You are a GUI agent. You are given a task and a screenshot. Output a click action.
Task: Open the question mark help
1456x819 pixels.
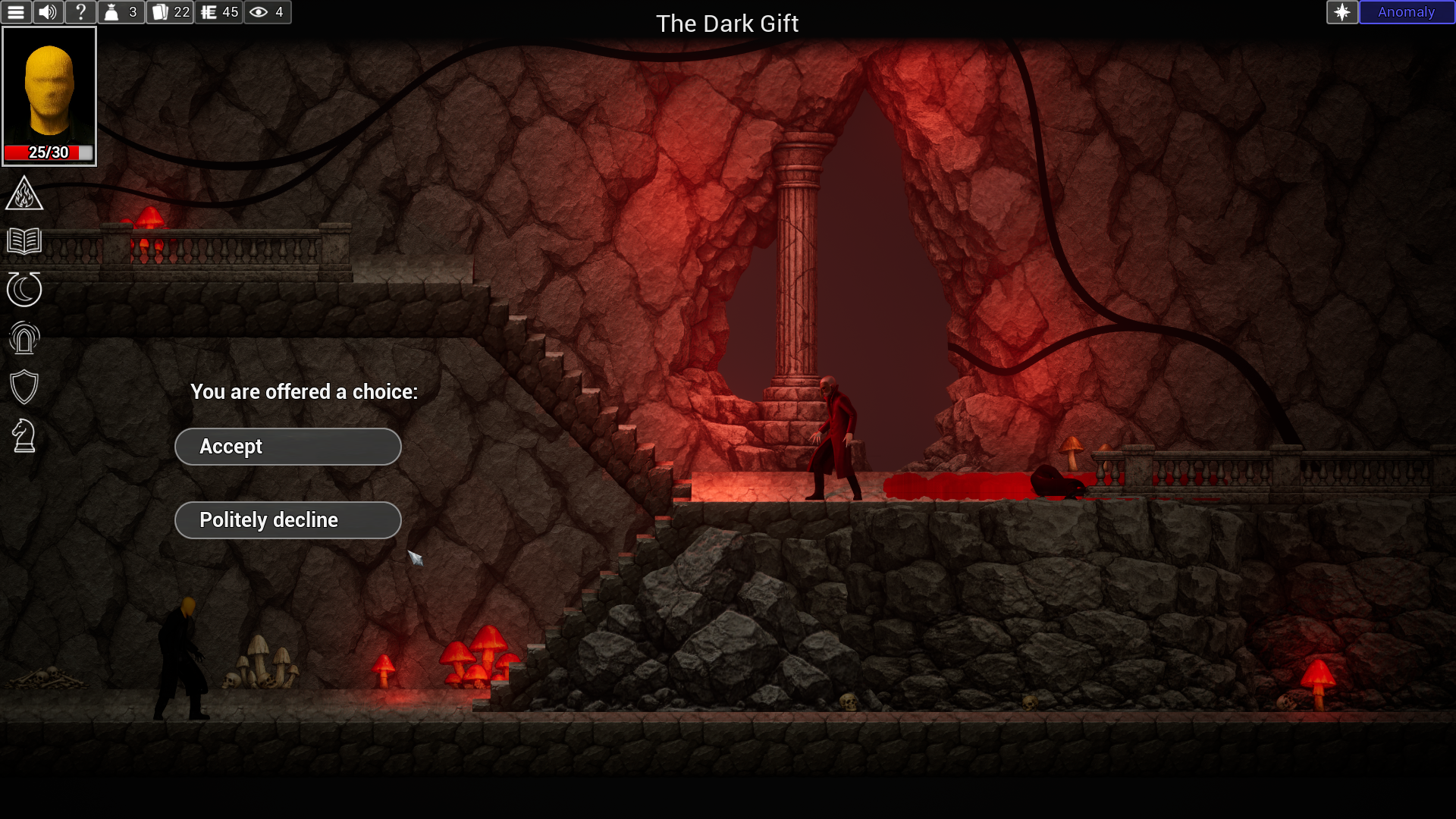[80, 12]
